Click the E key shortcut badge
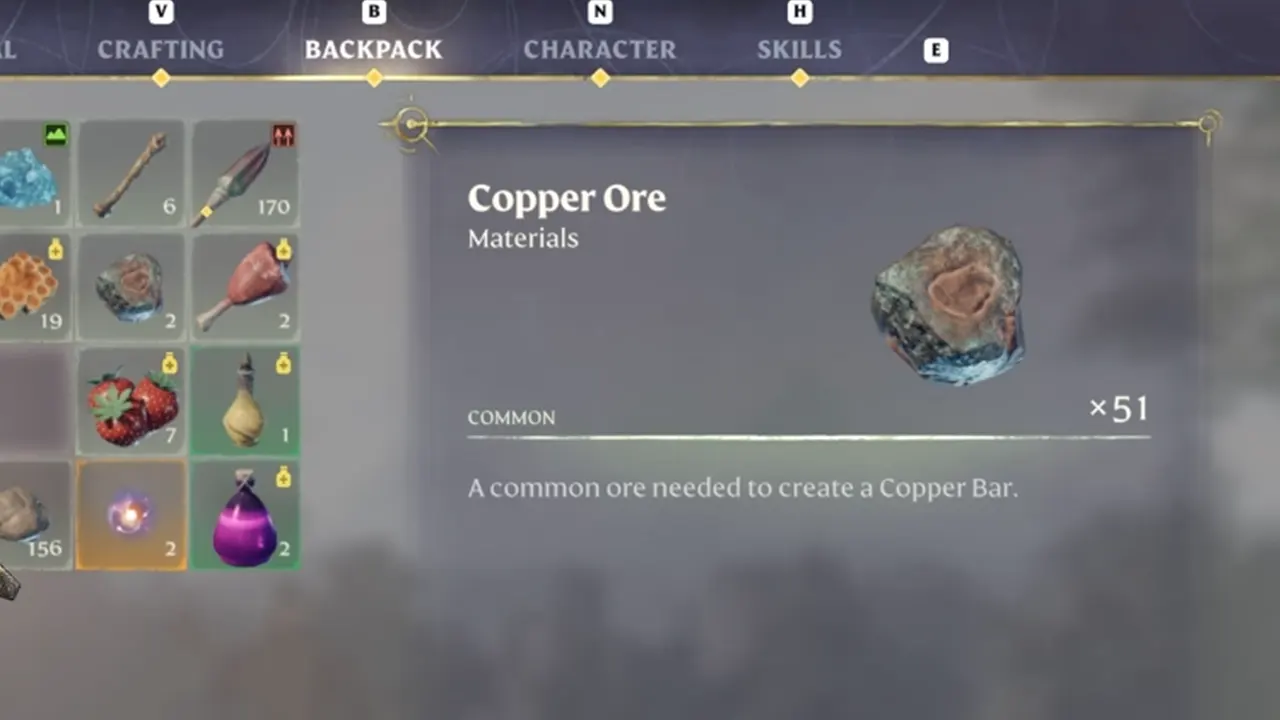 coord(936,49)
